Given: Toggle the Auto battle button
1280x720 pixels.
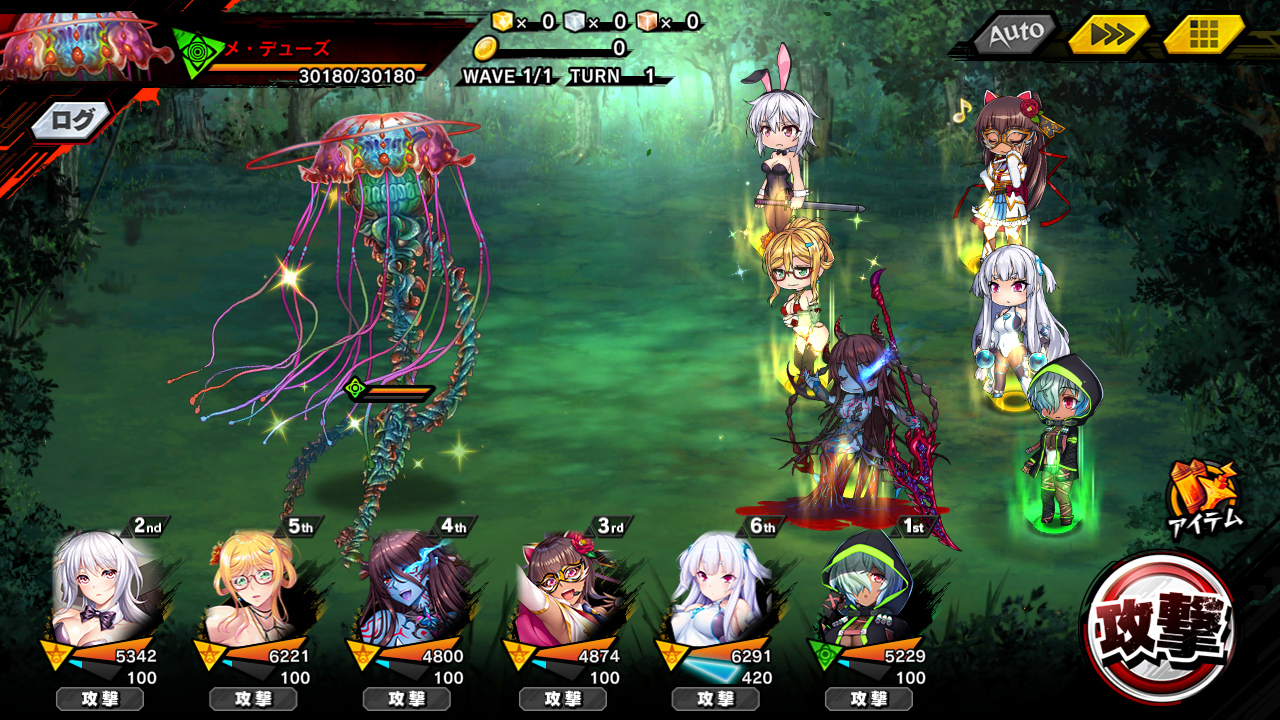Looking at the screenshot, I should pos(1016,35).
